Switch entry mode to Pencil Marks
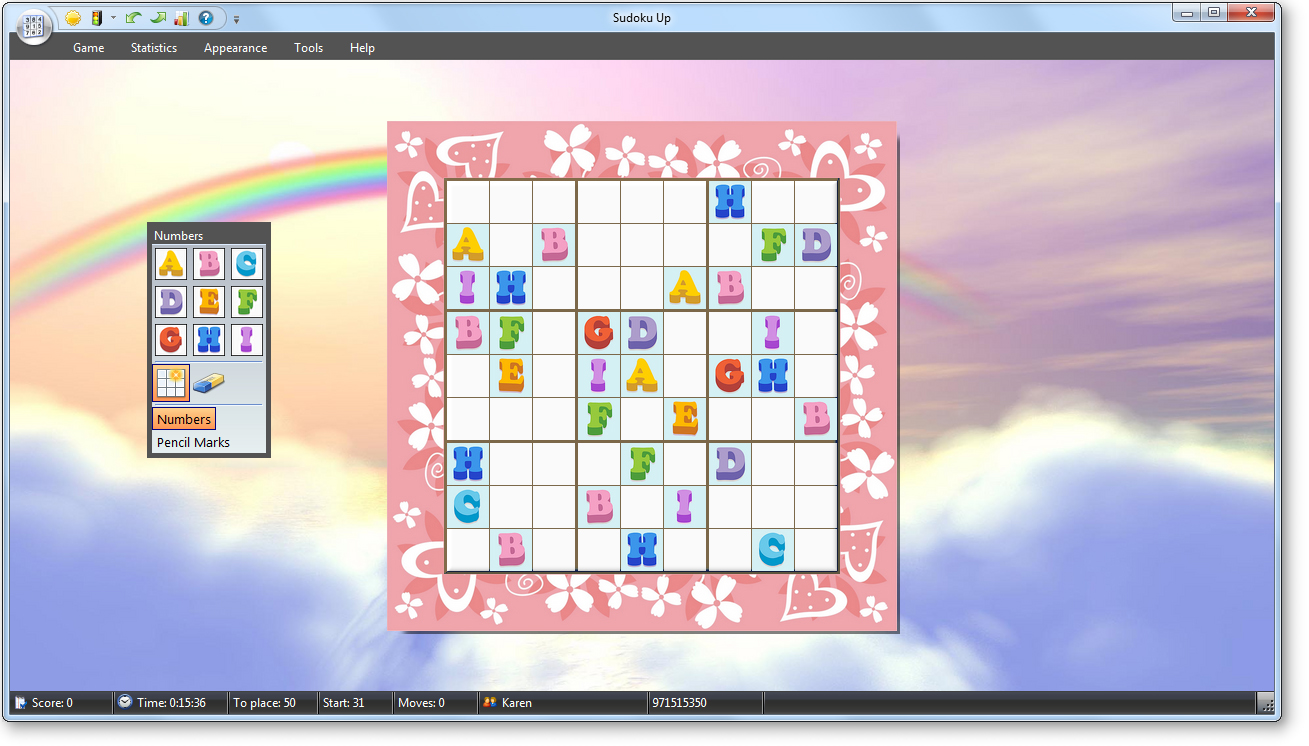1309x746 pixels. tap(192, 442)
